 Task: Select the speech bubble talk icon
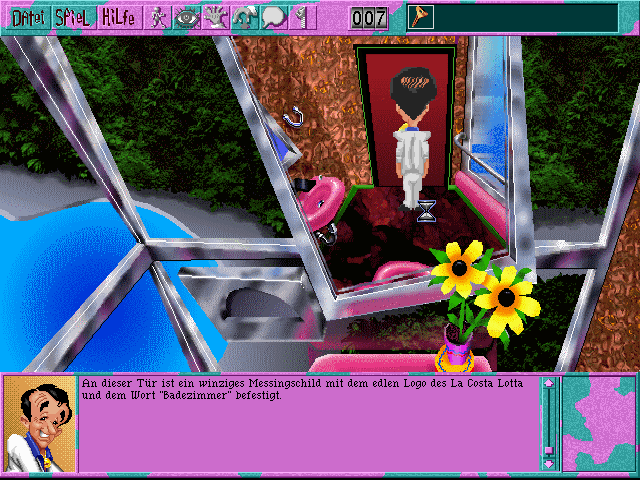pos(274,17)
